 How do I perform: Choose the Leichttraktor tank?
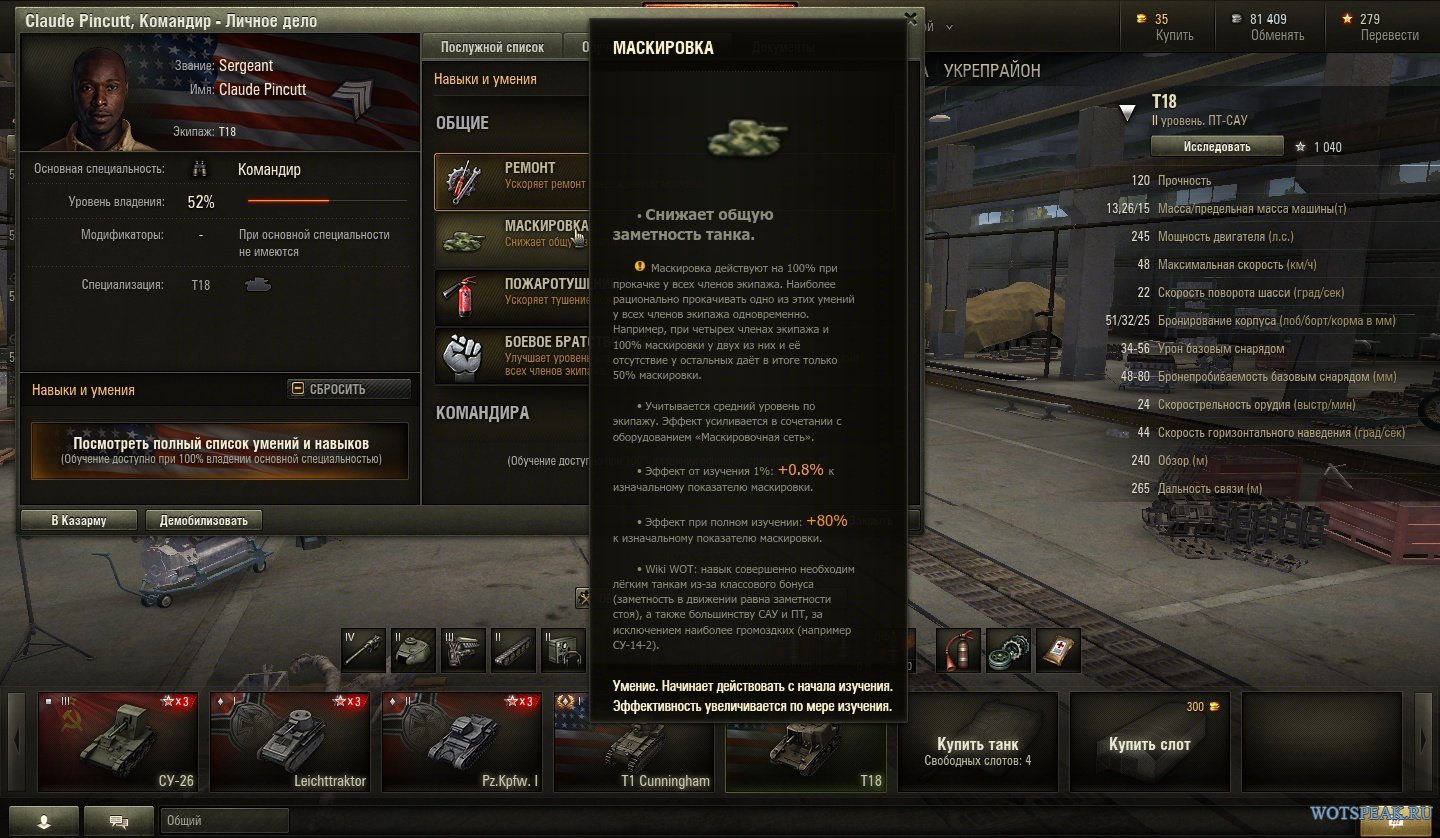[x=291, y=742]
